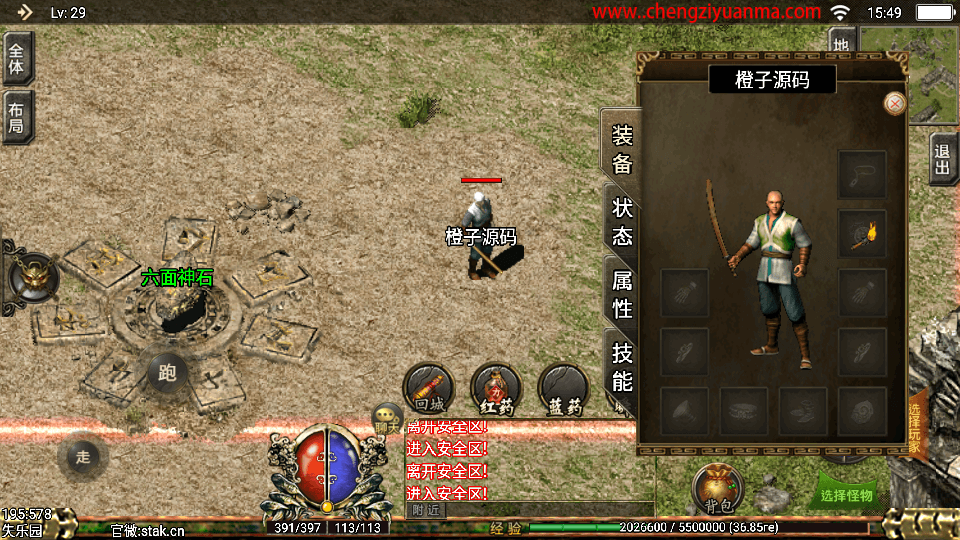This screenshot has height=540, width=960.
Task: Tap the 选择怪物 select monster button
Action: pyautogui.click(x=846, y=494)
